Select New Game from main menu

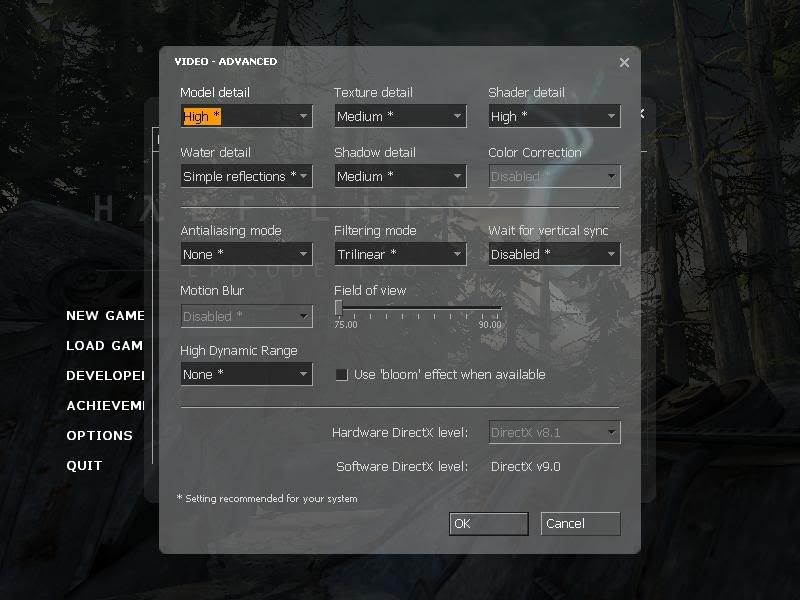(x=105, y=316)
